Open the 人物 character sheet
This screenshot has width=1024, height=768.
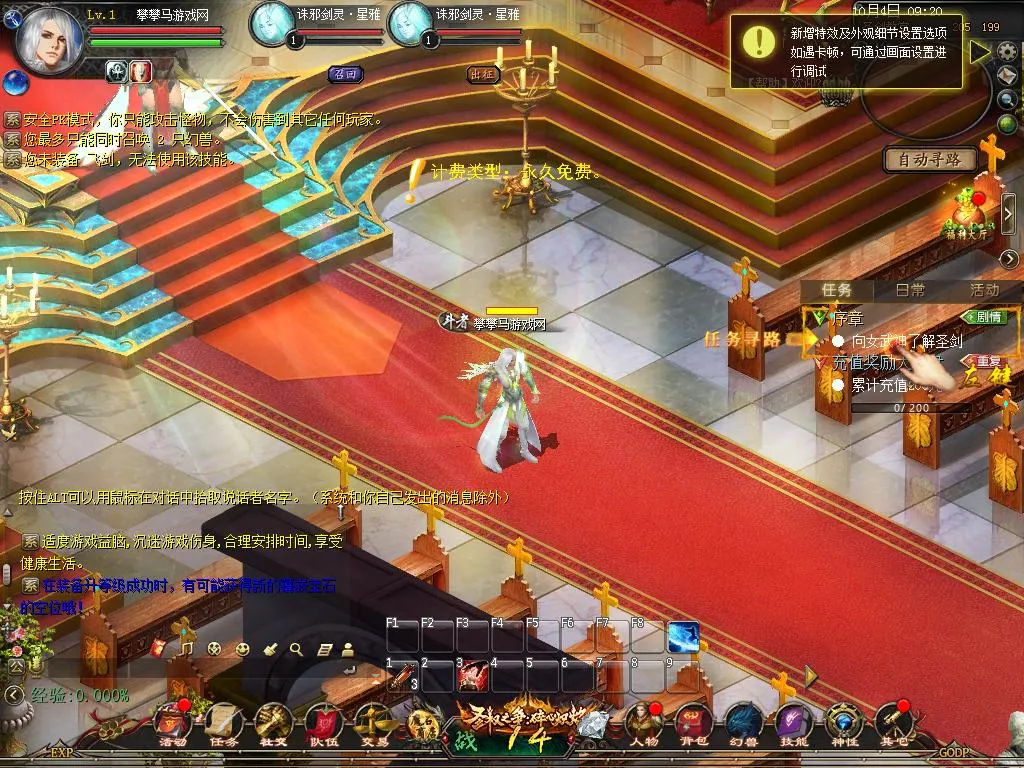pos(641,722)
